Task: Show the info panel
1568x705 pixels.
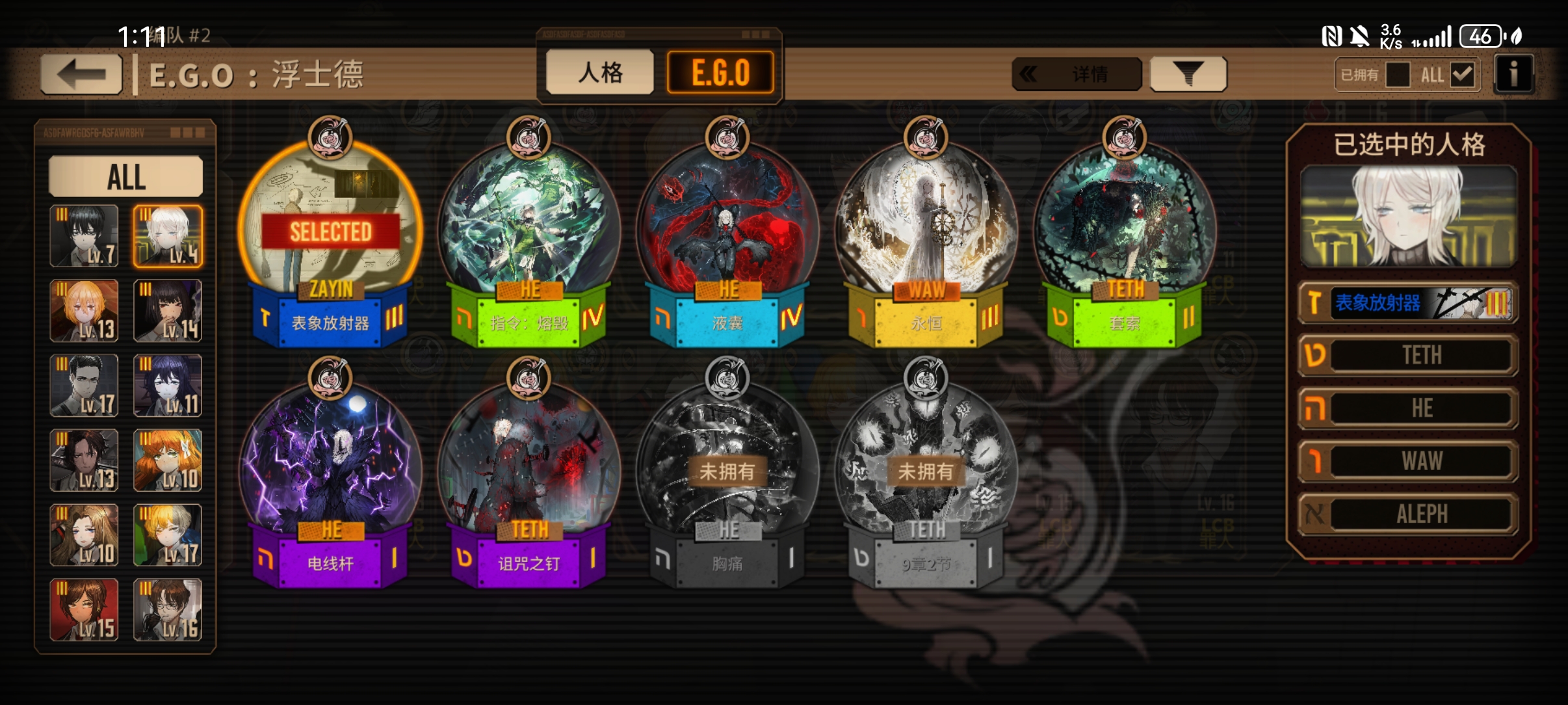Action: 1513,74
